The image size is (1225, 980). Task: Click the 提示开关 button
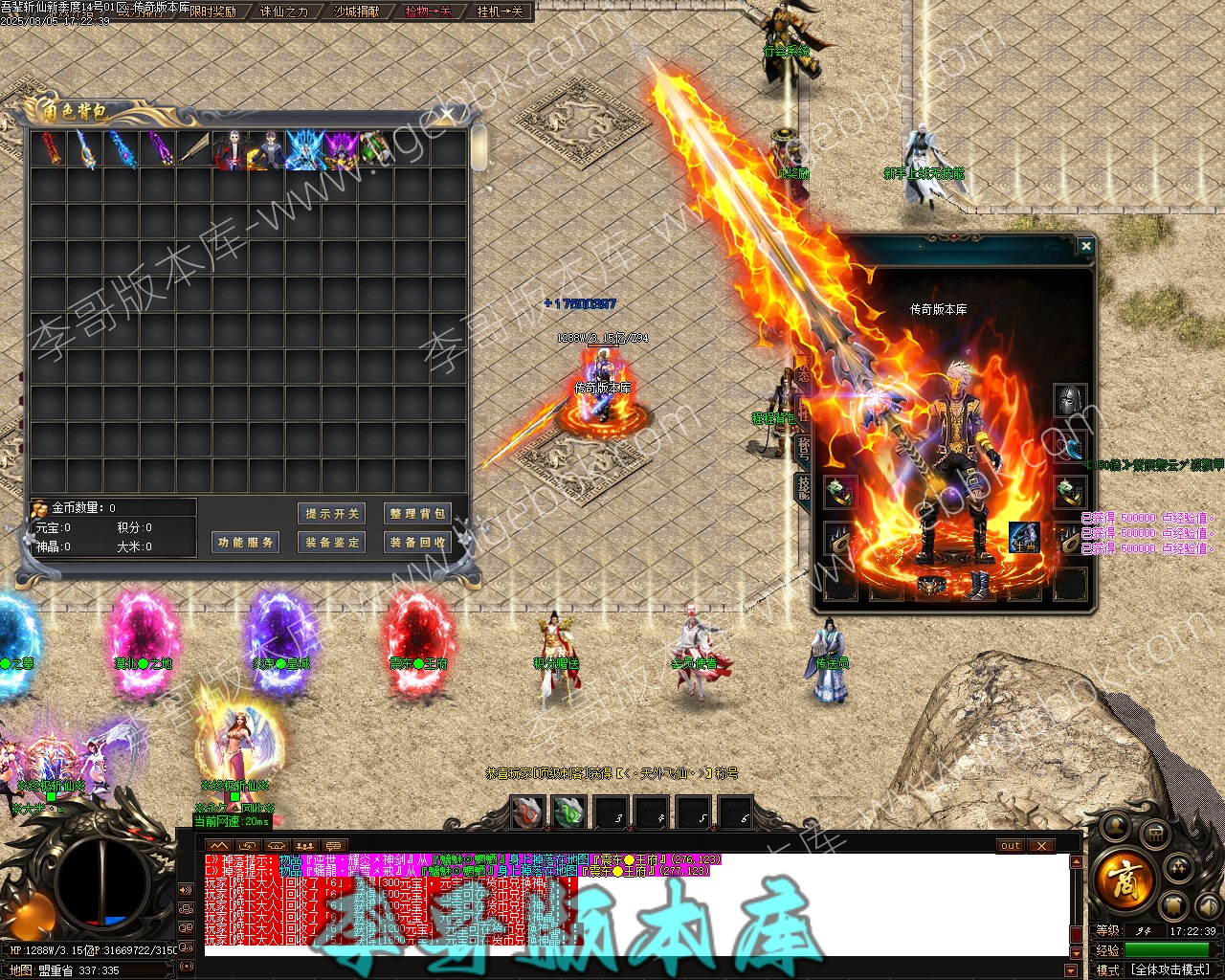[x=332, y=514]
